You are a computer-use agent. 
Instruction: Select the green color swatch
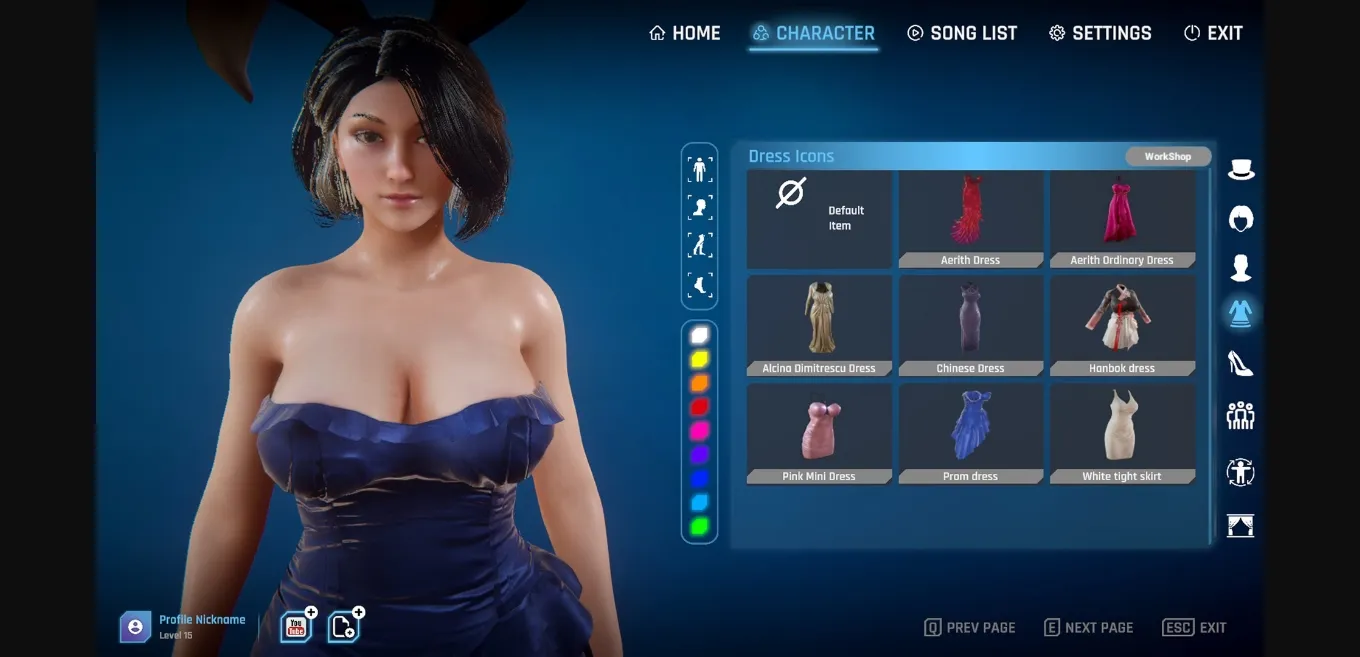[x=700, y=526]
